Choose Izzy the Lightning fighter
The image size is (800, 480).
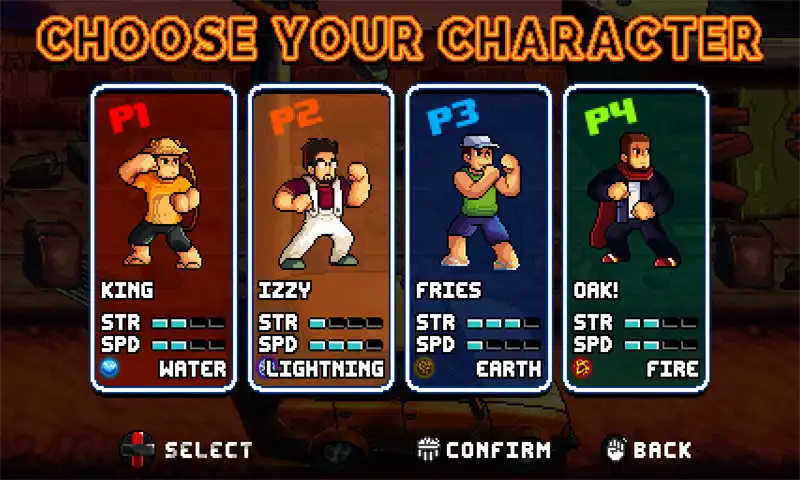pyautogui.click(x=321, y=240)
